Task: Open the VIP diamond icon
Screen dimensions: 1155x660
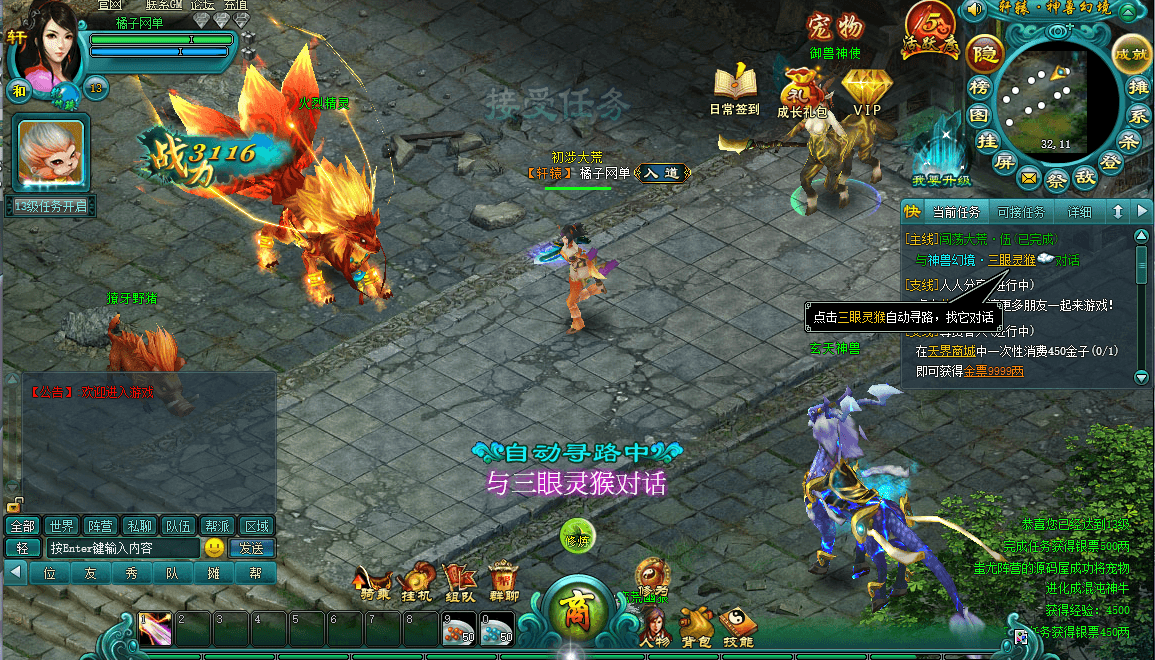Action: (x=866, y=88)
